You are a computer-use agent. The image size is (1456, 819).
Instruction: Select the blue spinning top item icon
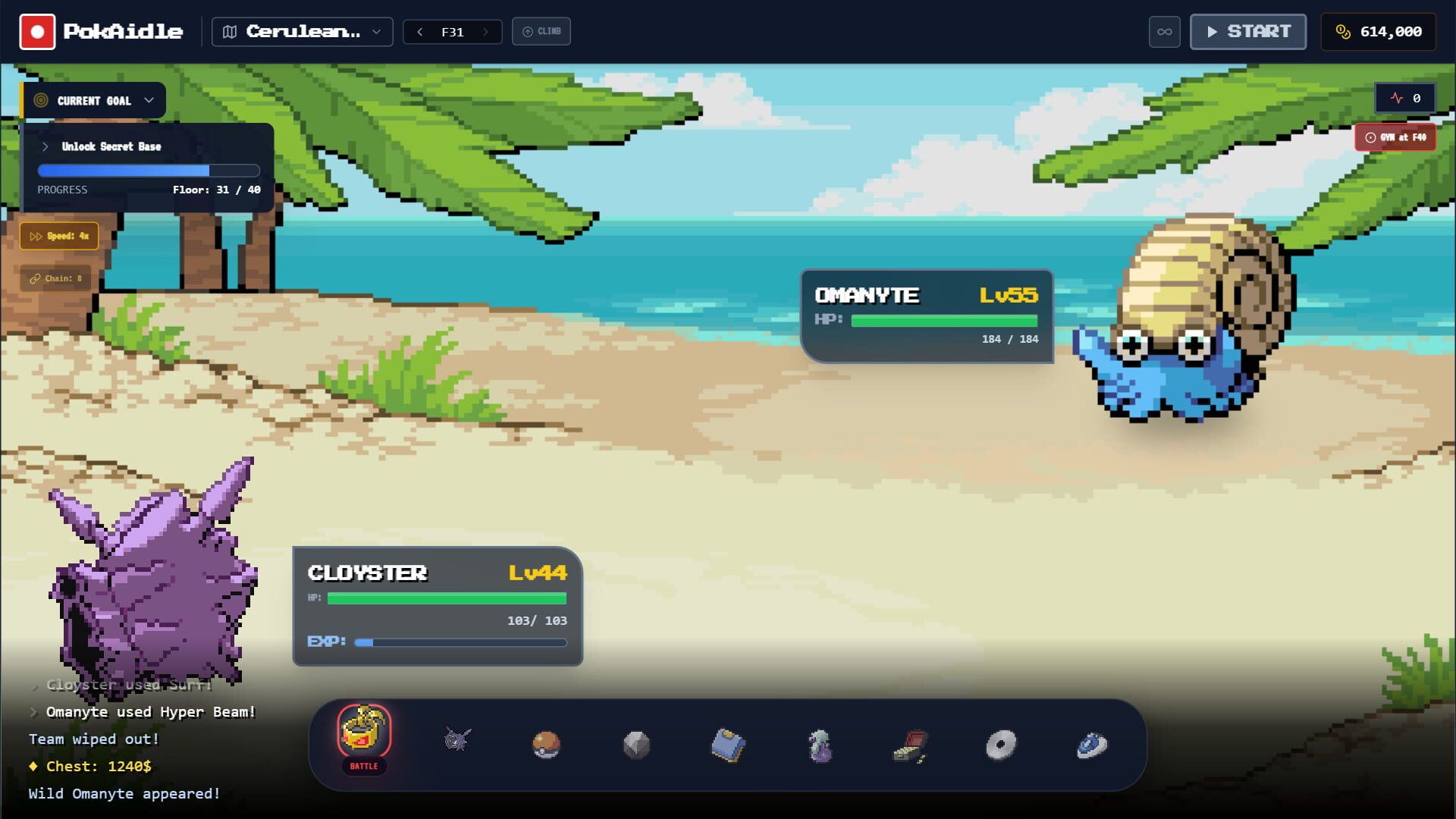pos(1093,745)
